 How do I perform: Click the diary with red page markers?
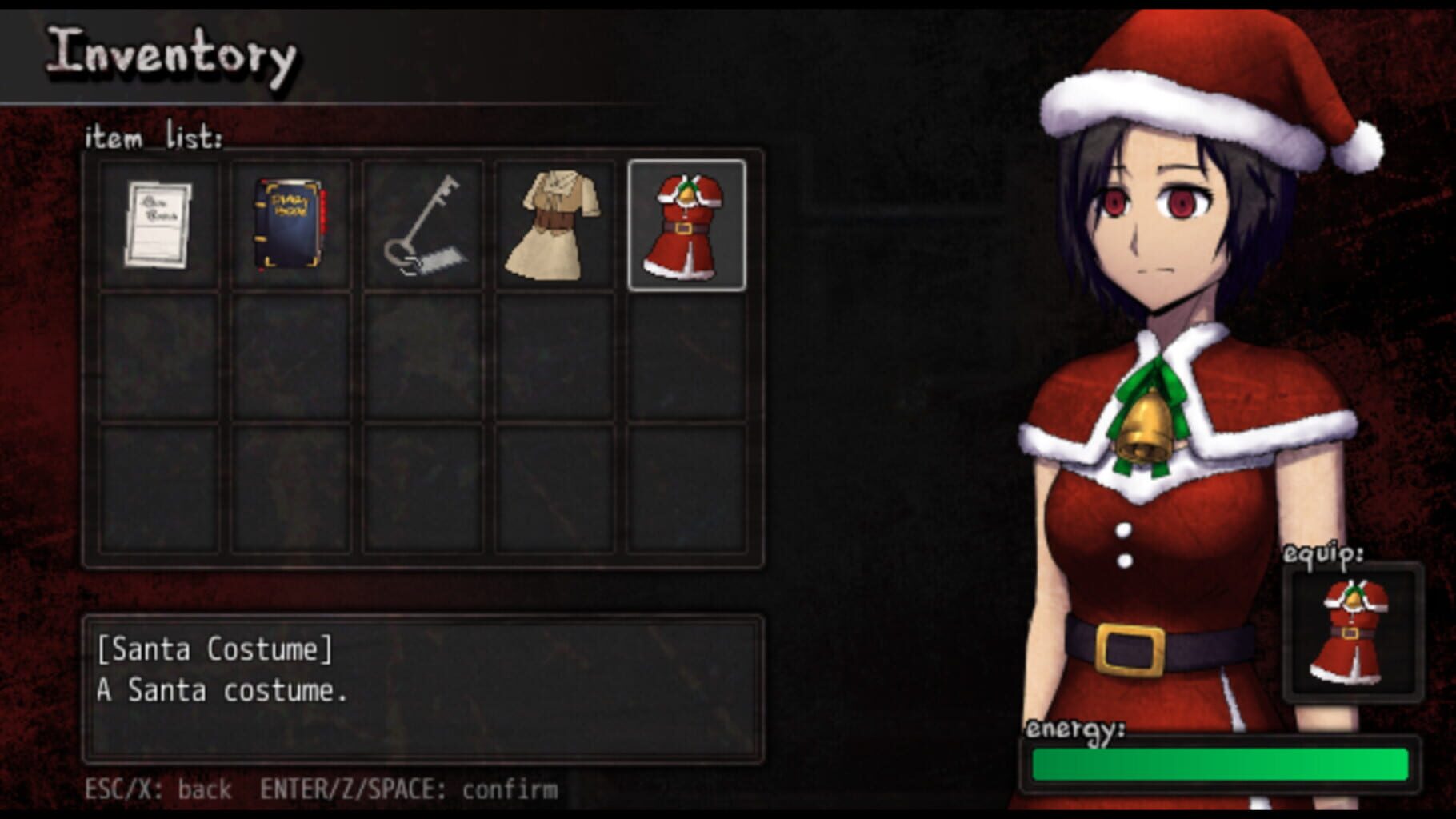click(x=292, y=222)
